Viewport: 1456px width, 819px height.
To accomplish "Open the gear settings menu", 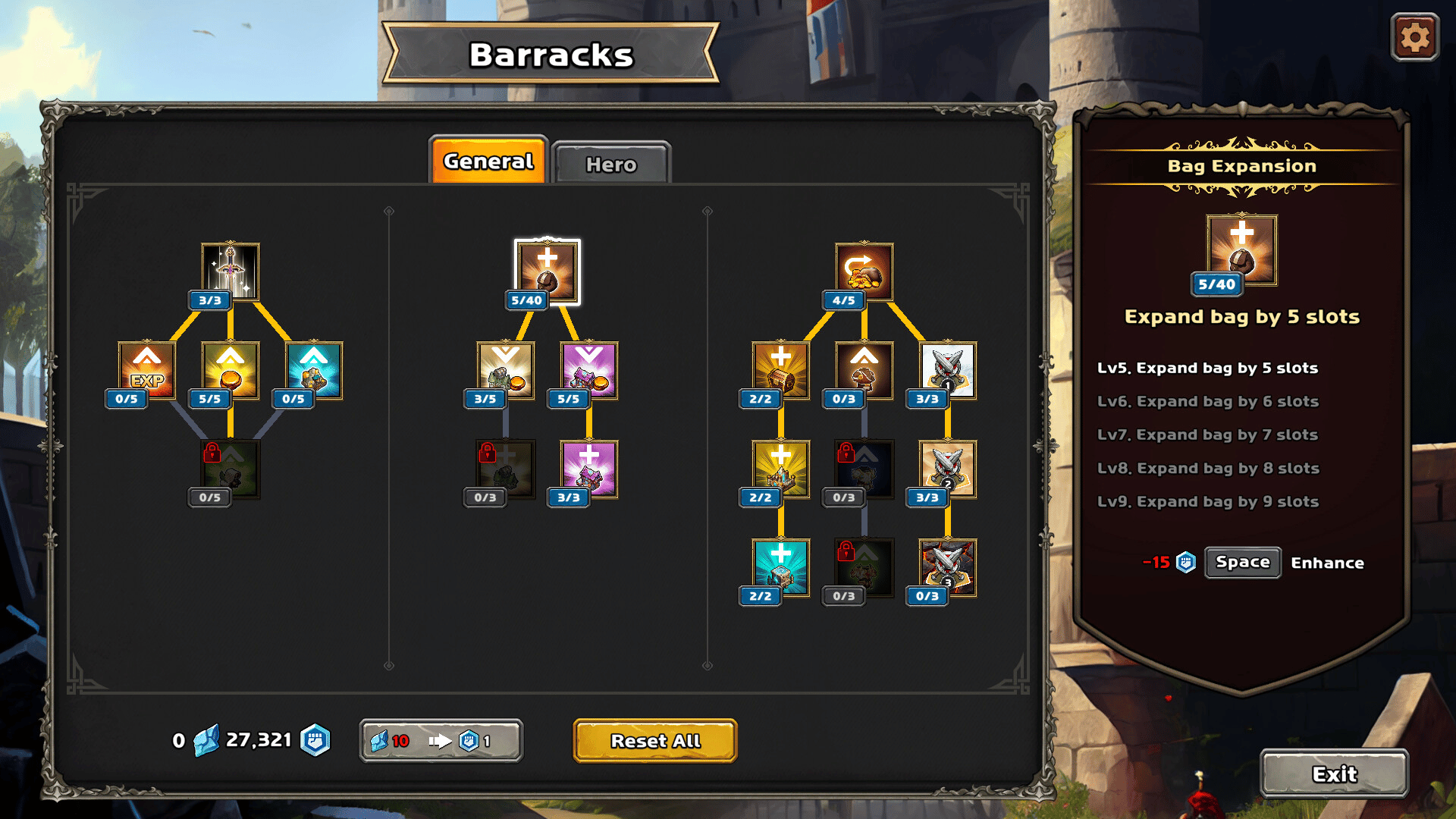I will click(x=1414, y=37).
